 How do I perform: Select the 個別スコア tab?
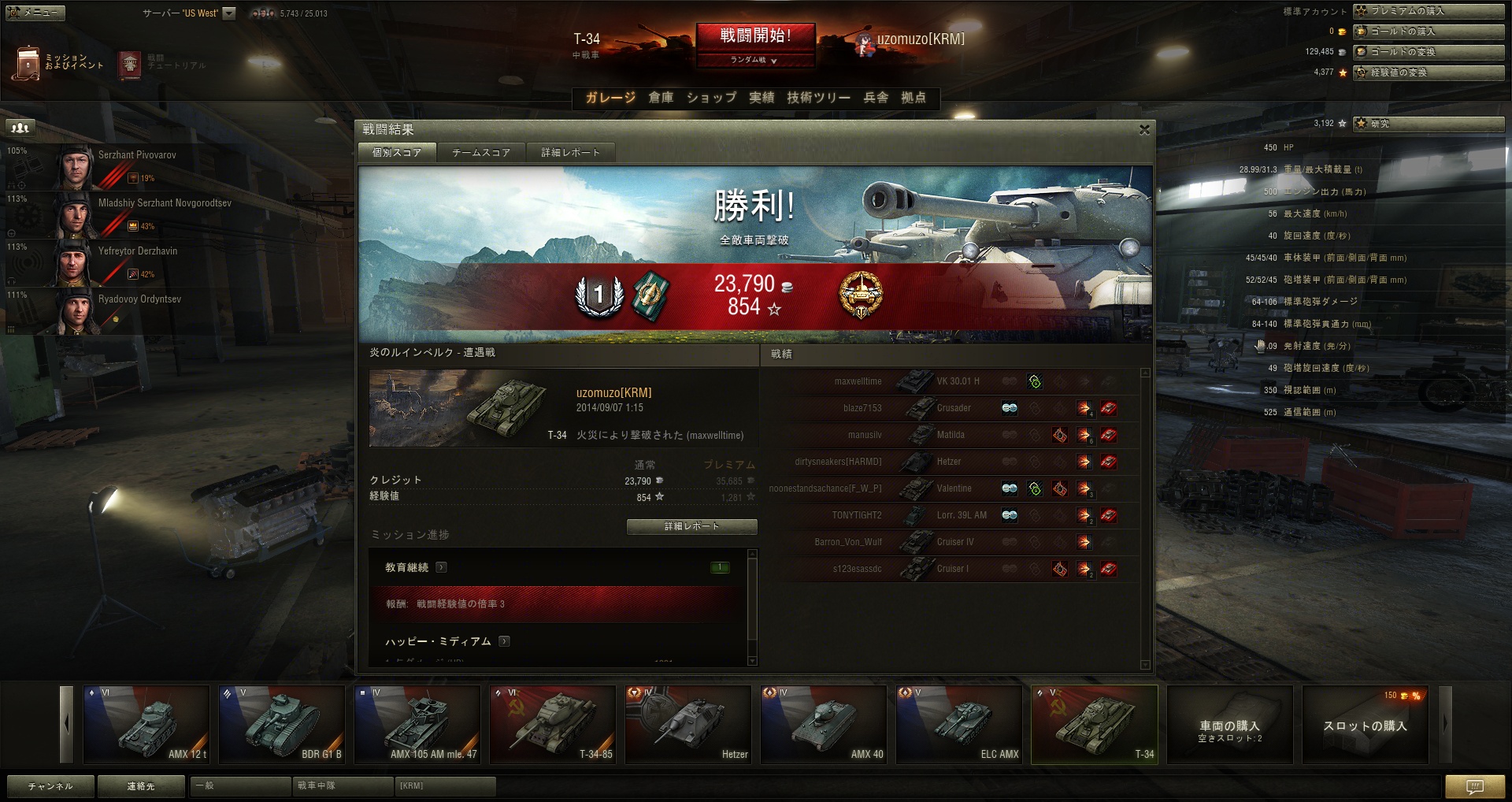coord(396,153)
